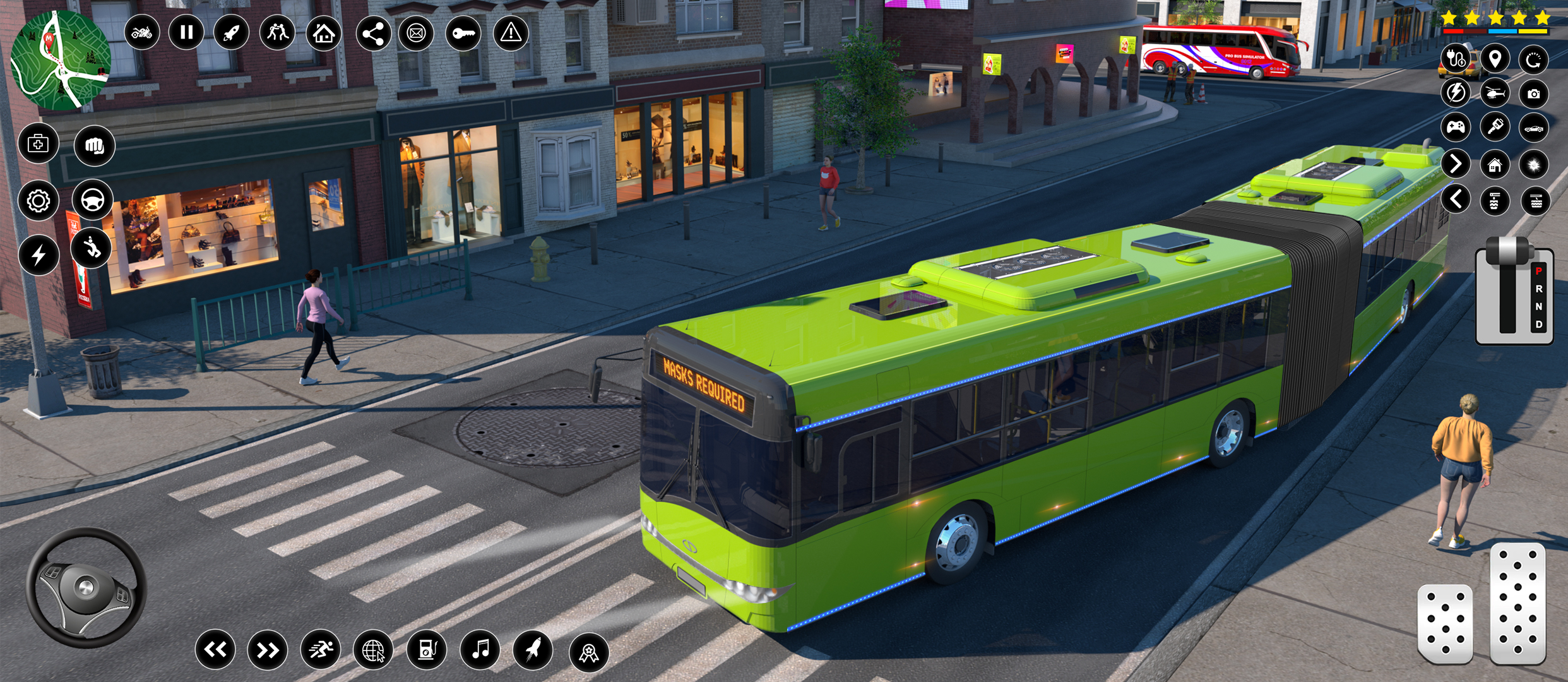Viewport: 1568px width, 682px height.
Task: Tap the camera view button
Action: coord(1533,94)
